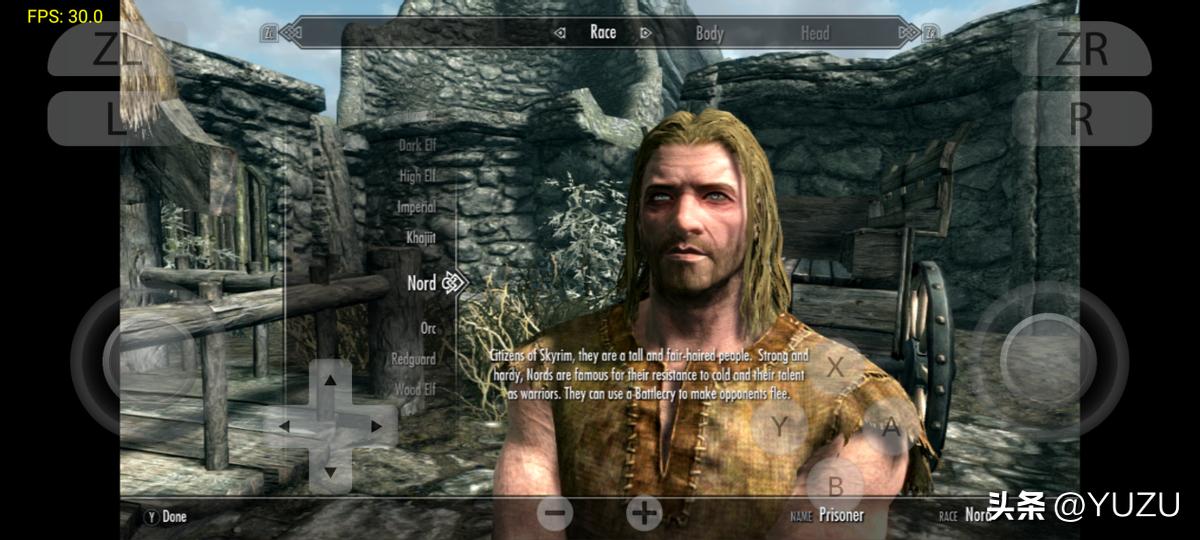1200x540 pixels.
Task: Select the Wood Elf race
Action: click(415, 389)
